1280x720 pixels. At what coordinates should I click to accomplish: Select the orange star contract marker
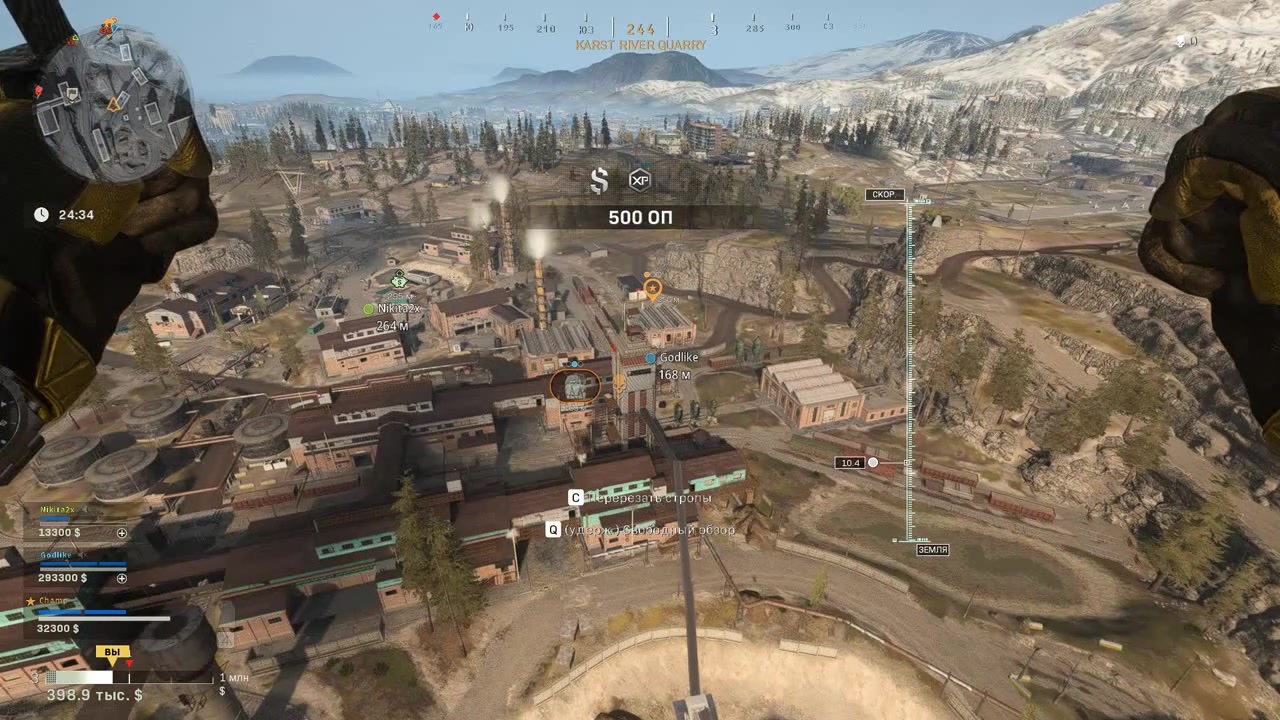click(652, 289)
